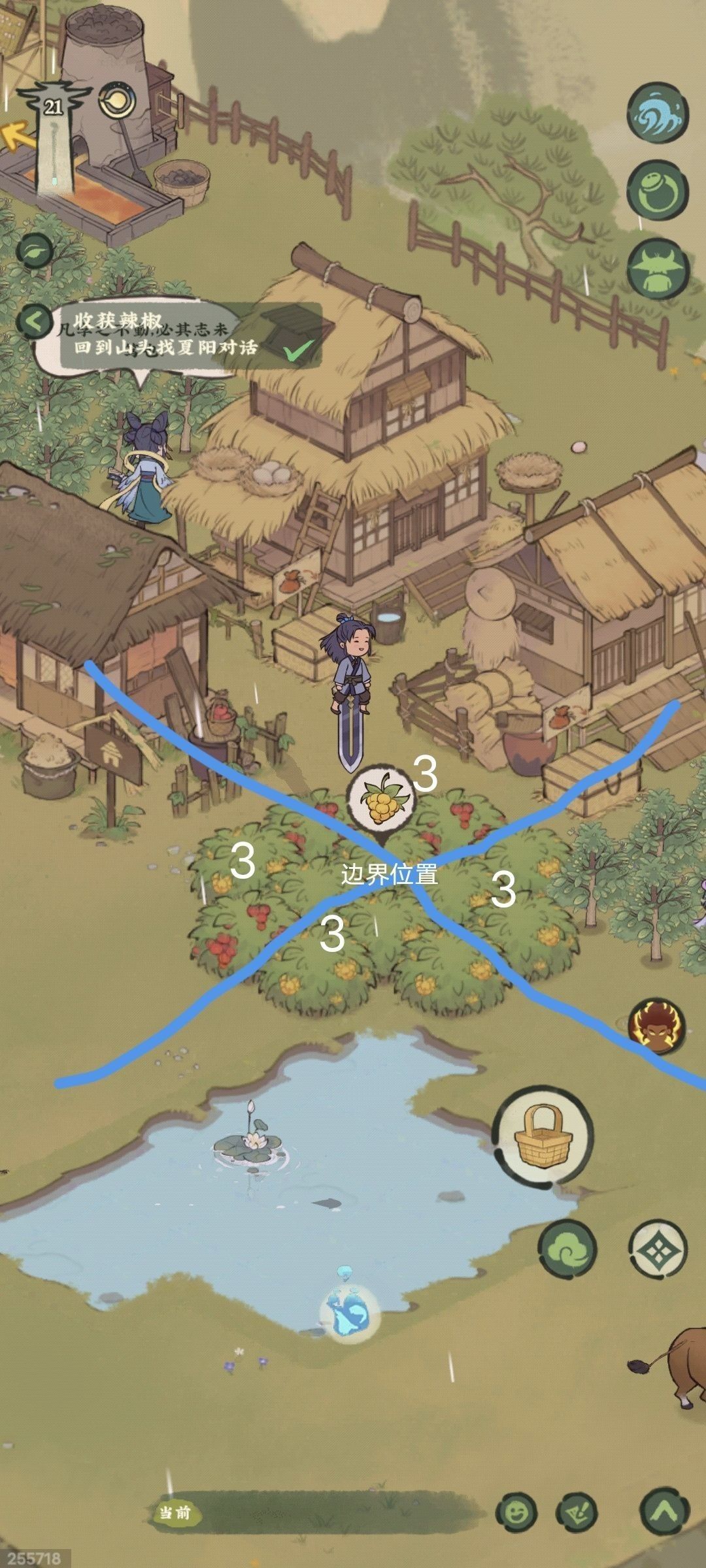
Task: Collapse the quest tracker with the back arrow
Action: 35,321
